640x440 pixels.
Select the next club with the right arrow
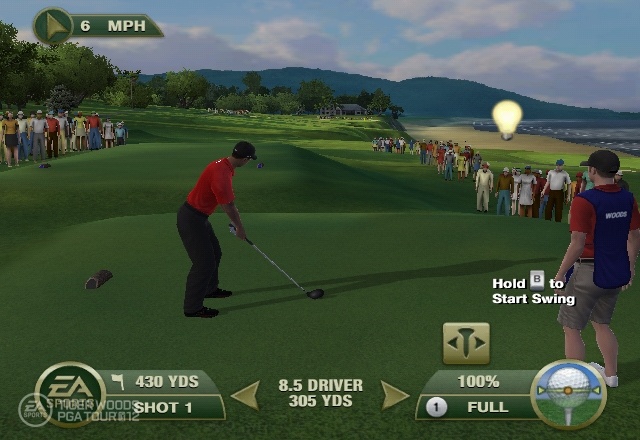click(x=395, y=395)
